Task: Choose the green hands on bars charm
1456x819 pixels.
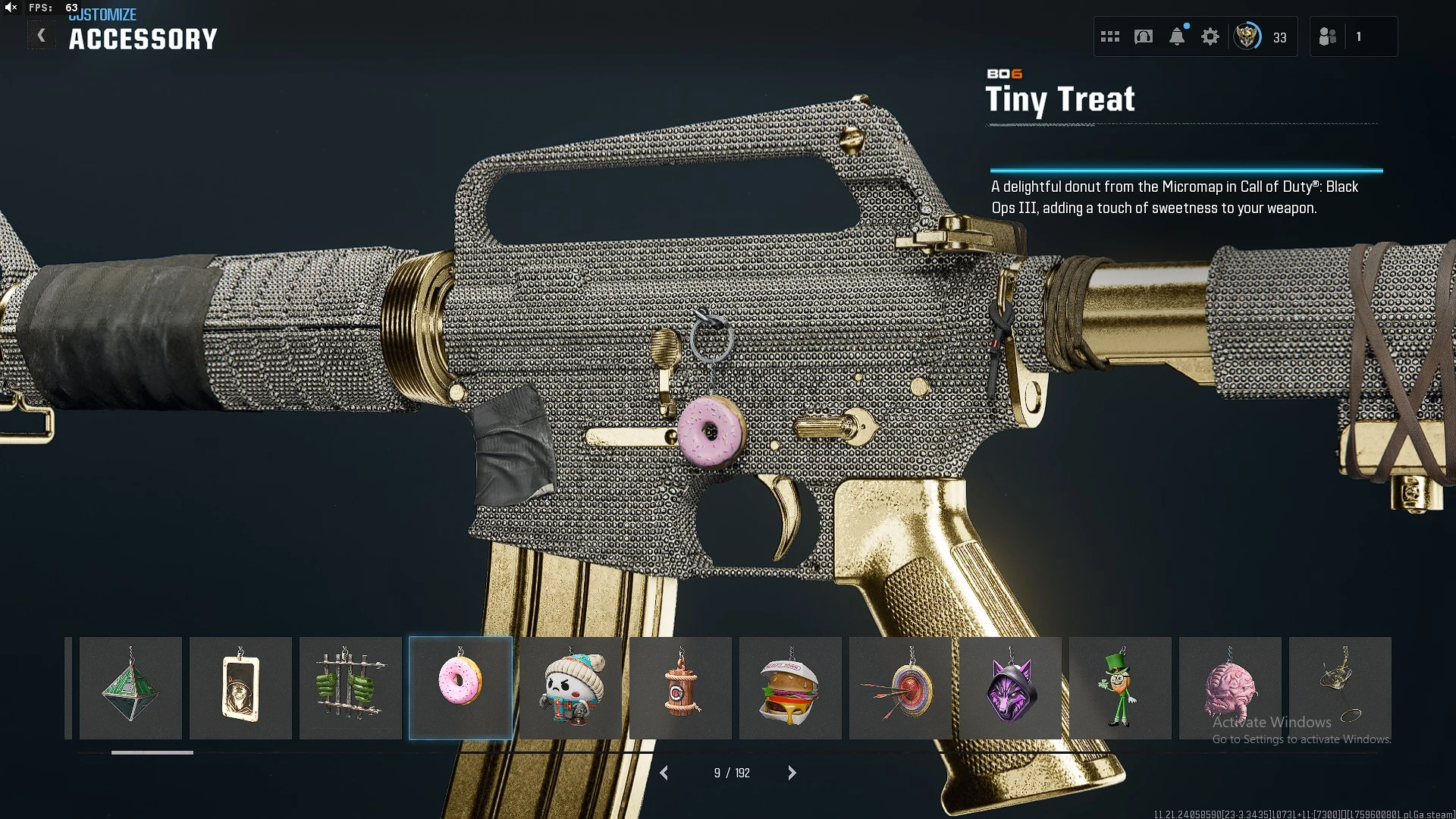Action: tap(350, 688)
